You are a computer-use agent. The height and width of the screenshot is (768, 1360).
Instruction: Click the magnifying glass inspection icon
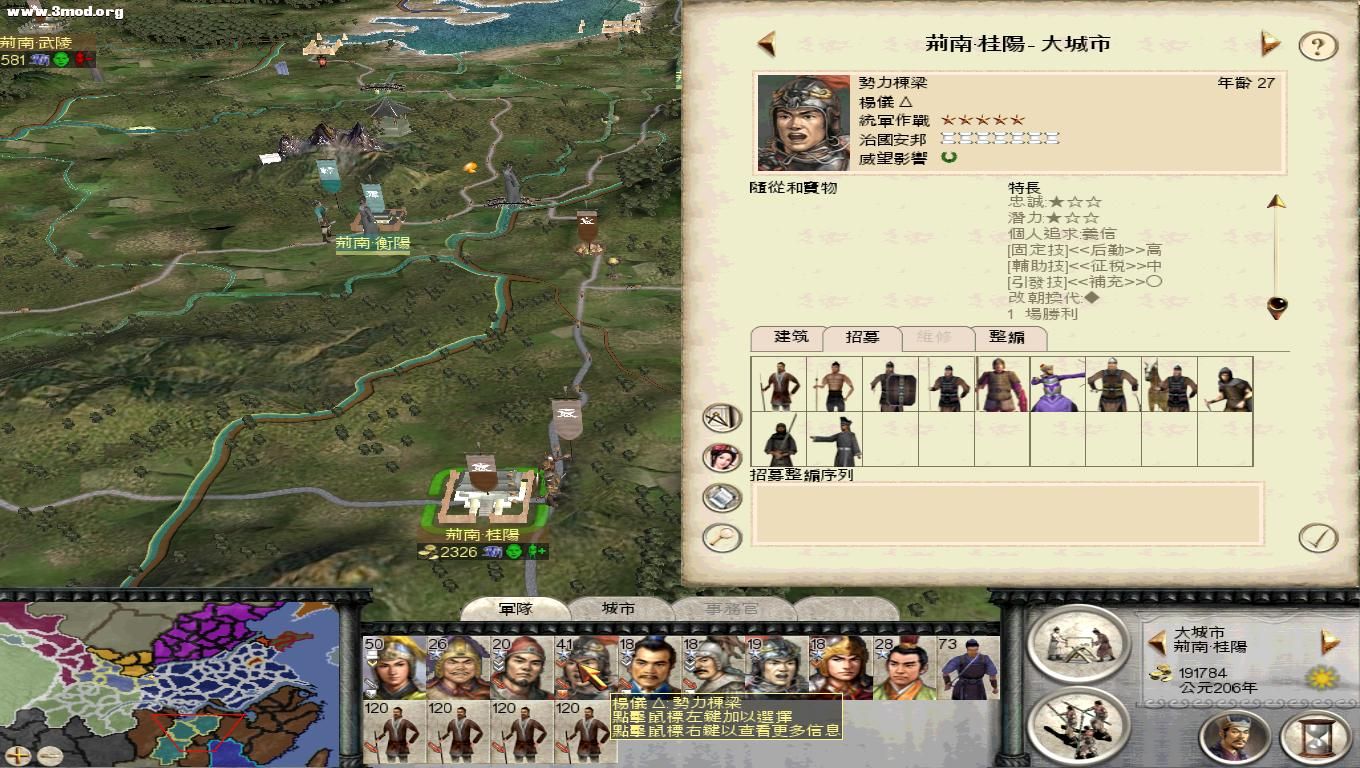721,537
